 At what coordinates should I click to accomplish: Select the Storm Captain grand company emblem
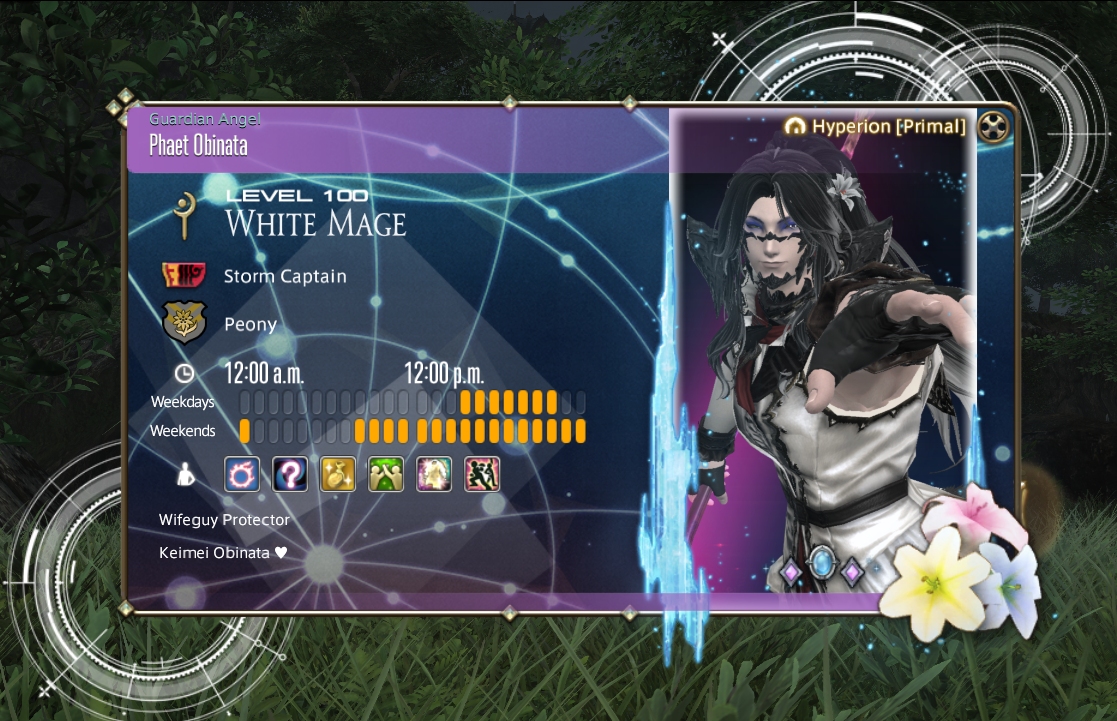click(x=183, y=275)
